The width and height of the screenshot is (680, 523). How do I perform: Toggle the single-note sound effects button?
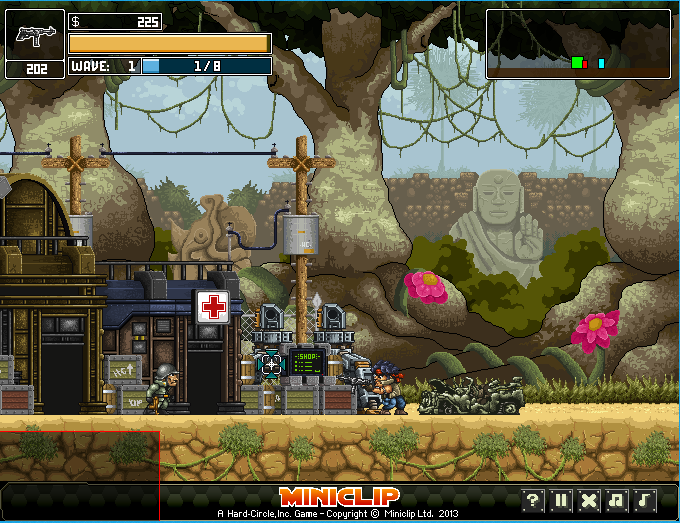pos(645,500)
